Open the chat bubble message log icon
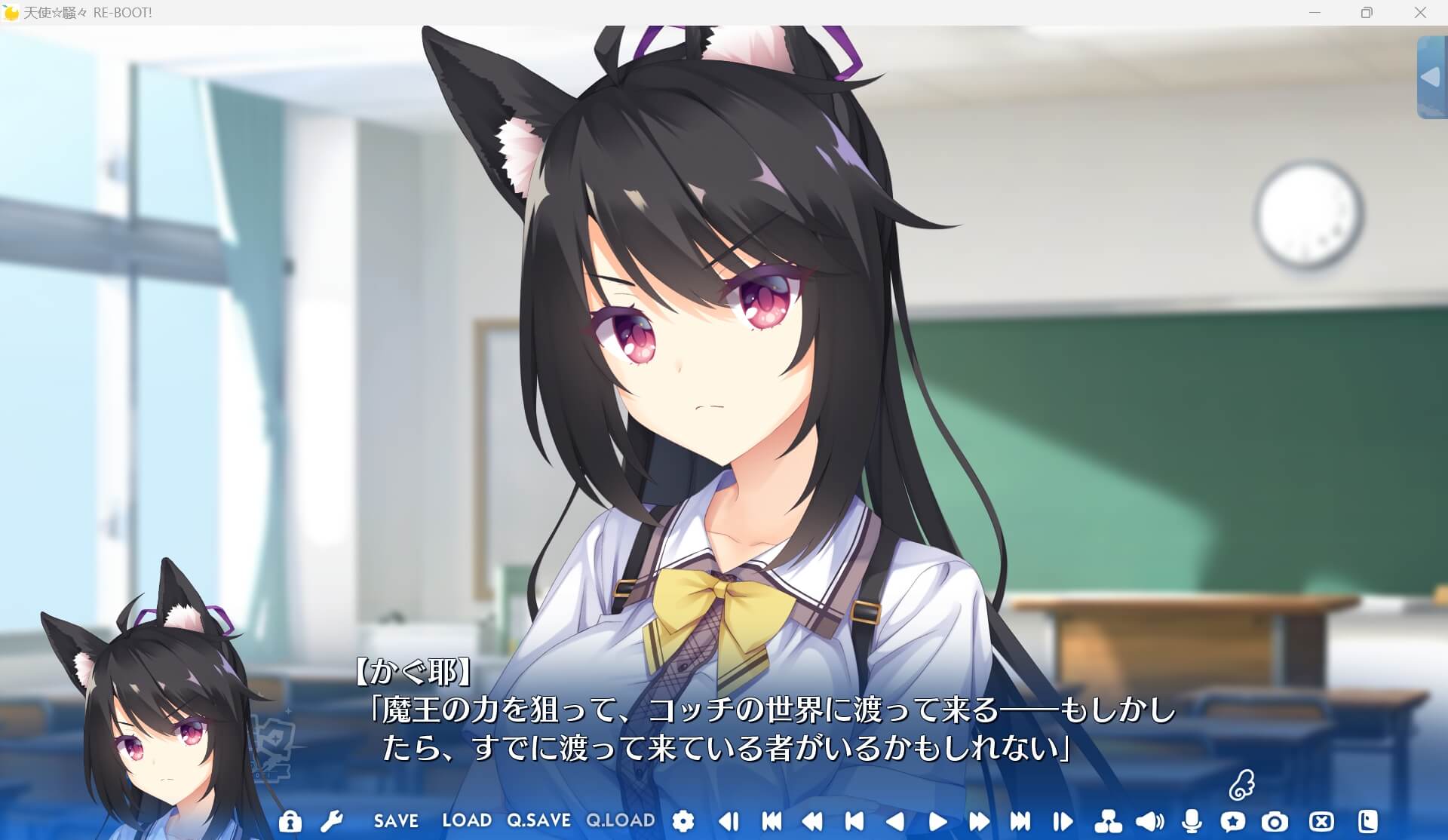 tap(1234, 821)
